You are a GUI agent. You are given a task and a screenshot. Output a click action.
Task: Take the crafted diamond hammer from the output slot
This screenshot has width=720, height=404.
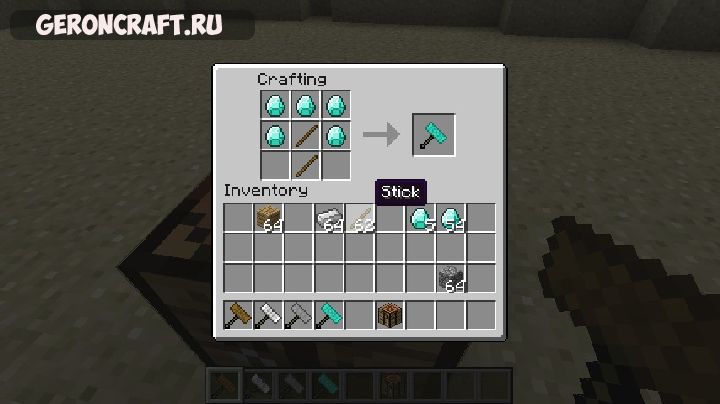pyautogui.click(x=434, y=134)
